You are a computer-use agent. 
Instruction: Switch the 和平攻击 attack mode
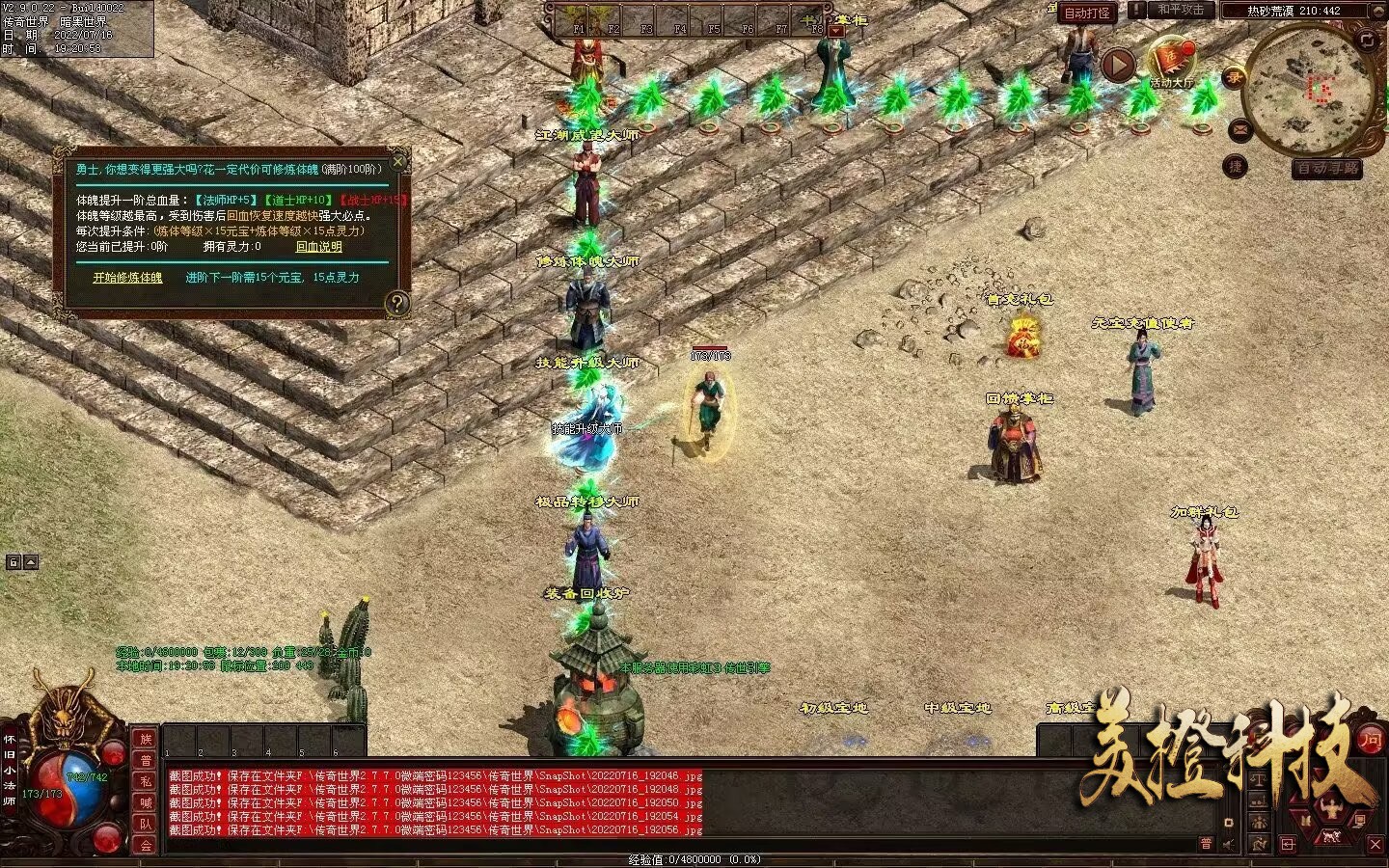(x=1180, y=10)
